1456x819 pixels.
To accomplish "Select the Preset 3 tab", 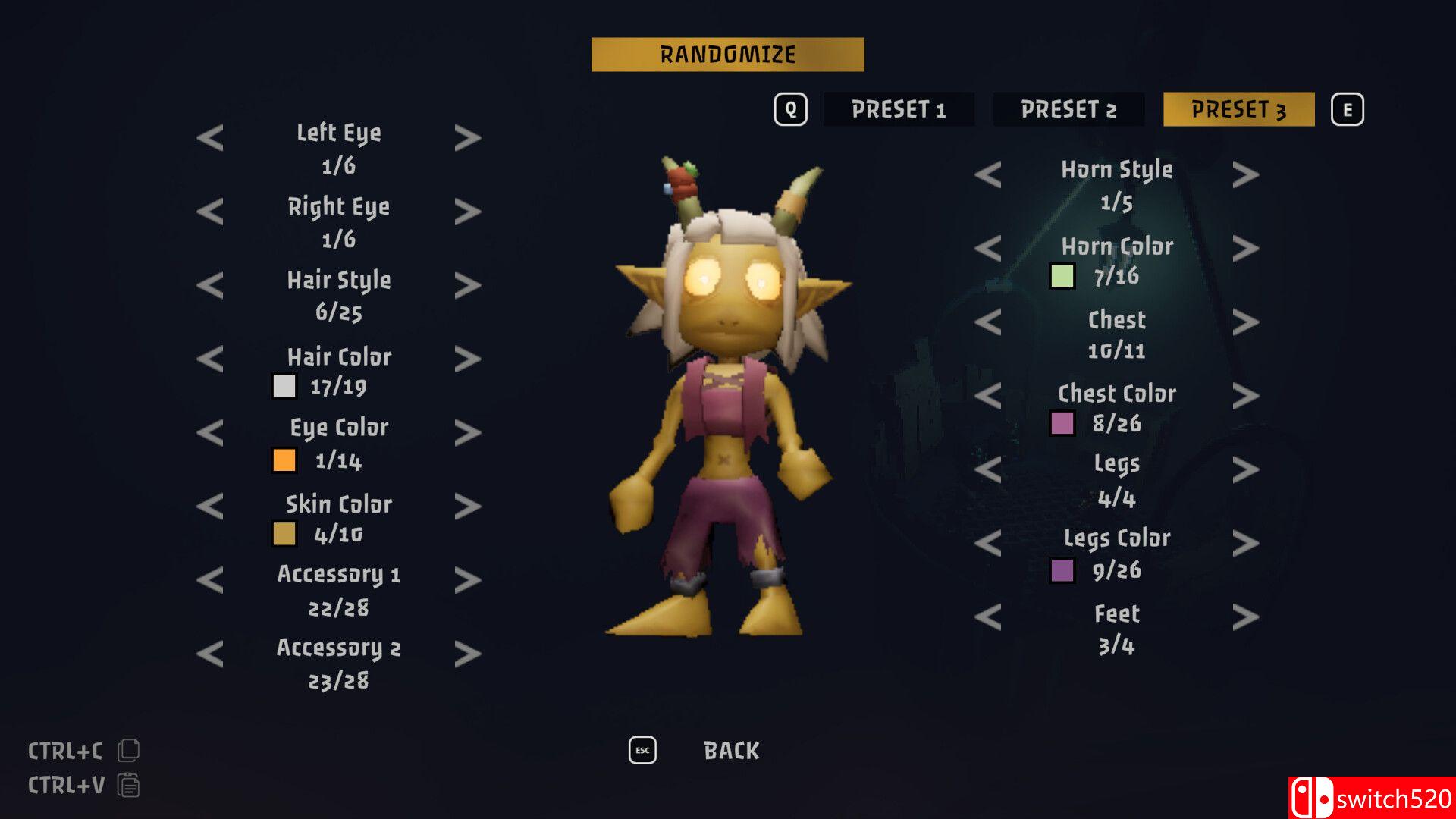I will coord(1238,109).
